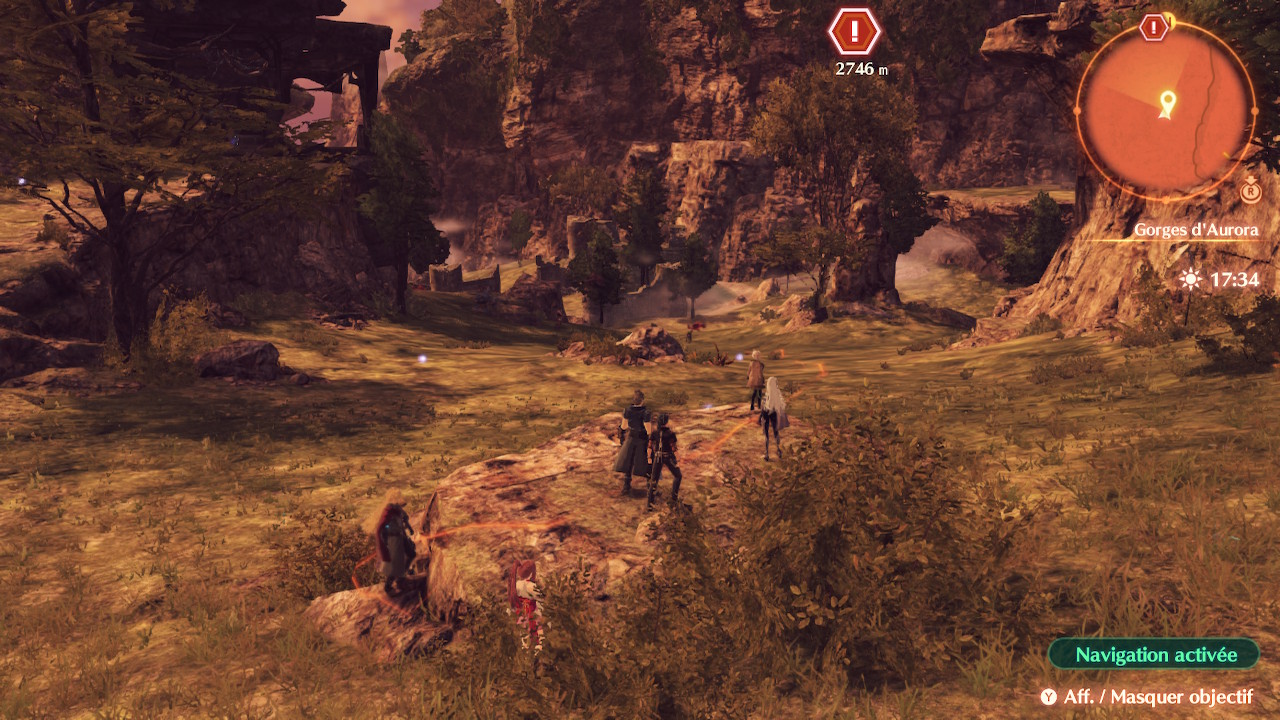The width and height of the screenshot is (1280, 720).
Task: Select the red quest objective marker
Action: (854, 32)
